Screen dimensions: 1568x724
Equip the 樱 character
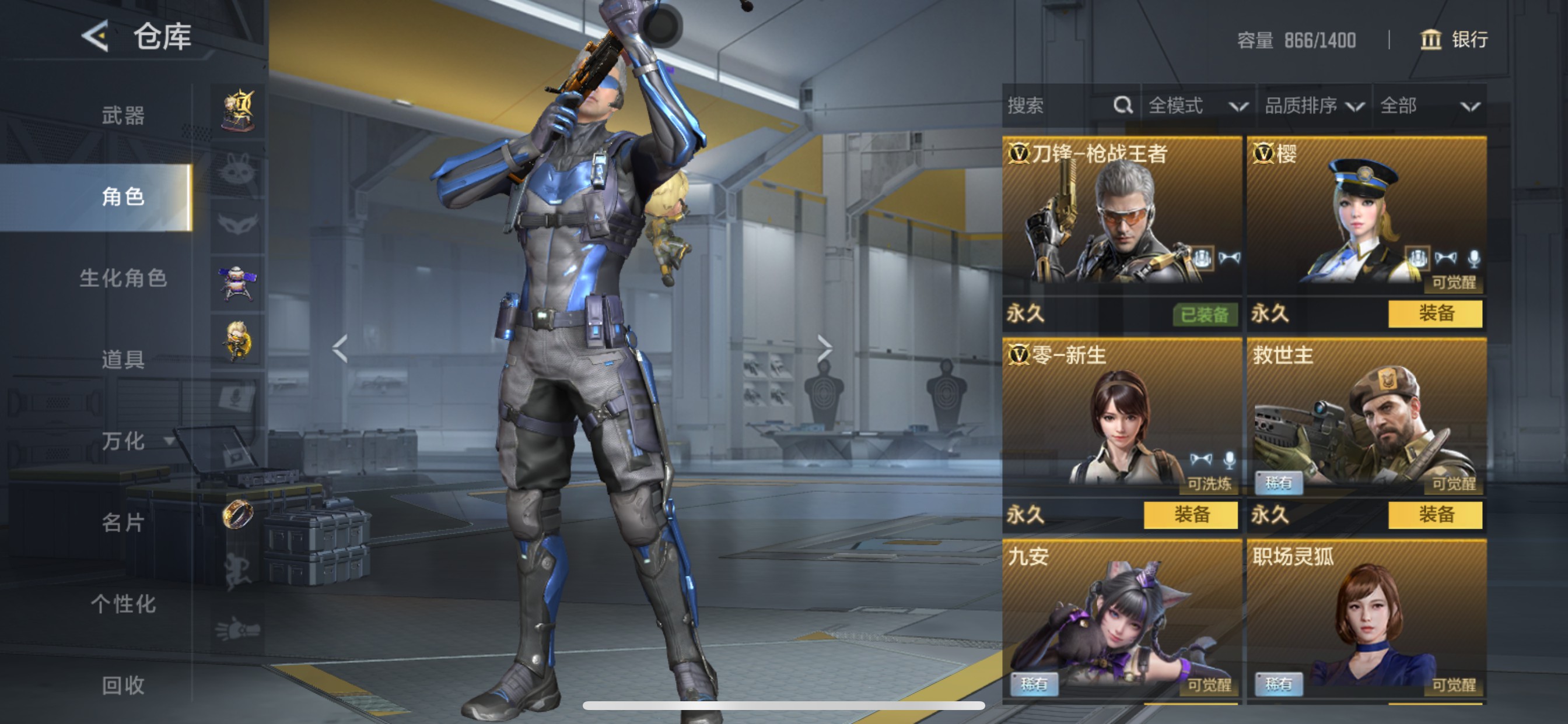1434,314
